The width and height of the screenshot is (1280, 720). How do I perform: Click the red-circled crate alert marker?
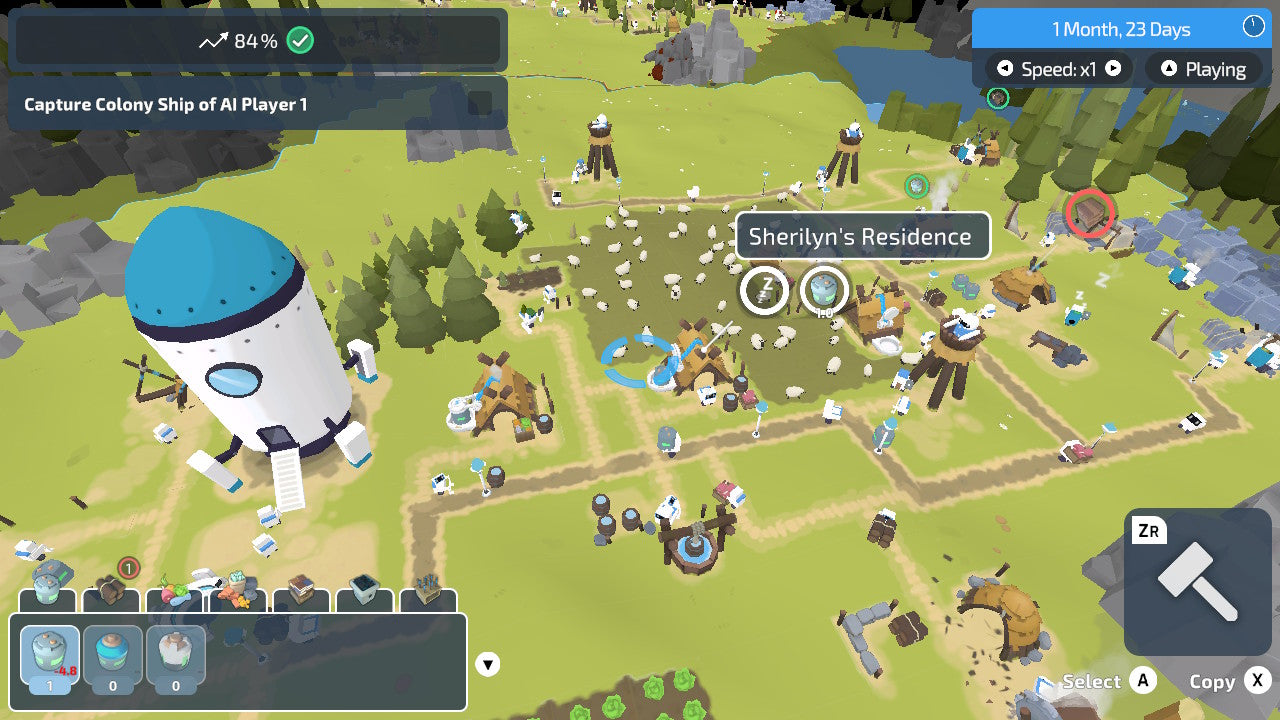(x=1090, y=213)
